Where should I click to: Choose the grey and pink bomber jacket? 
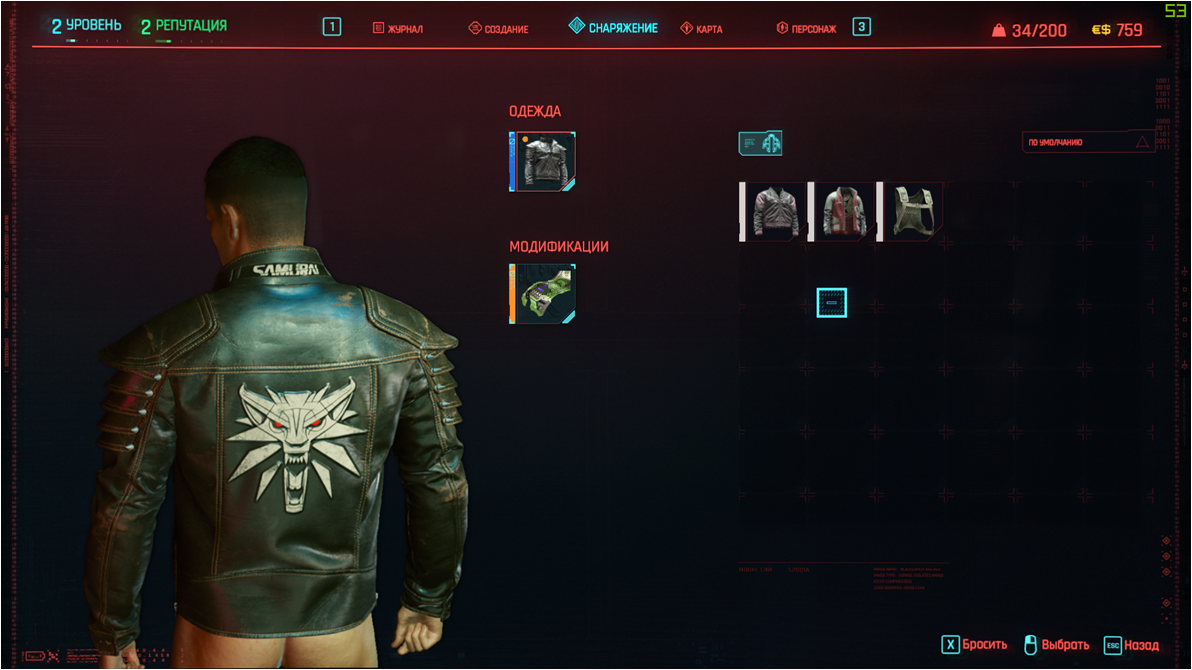click(x=774, y=211)
